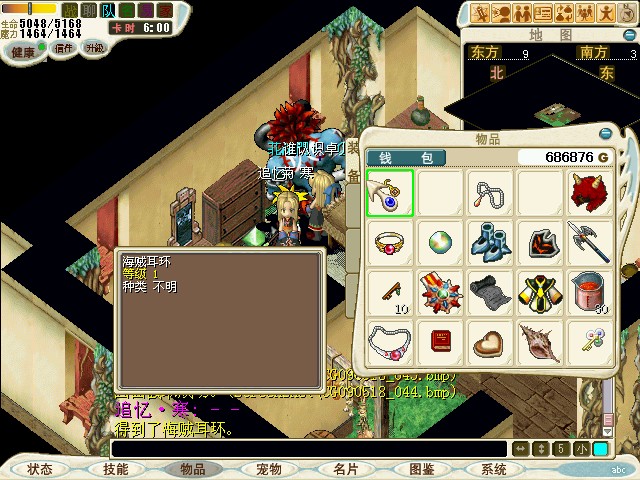Open the 宠物 pet menu

point(269,469)
